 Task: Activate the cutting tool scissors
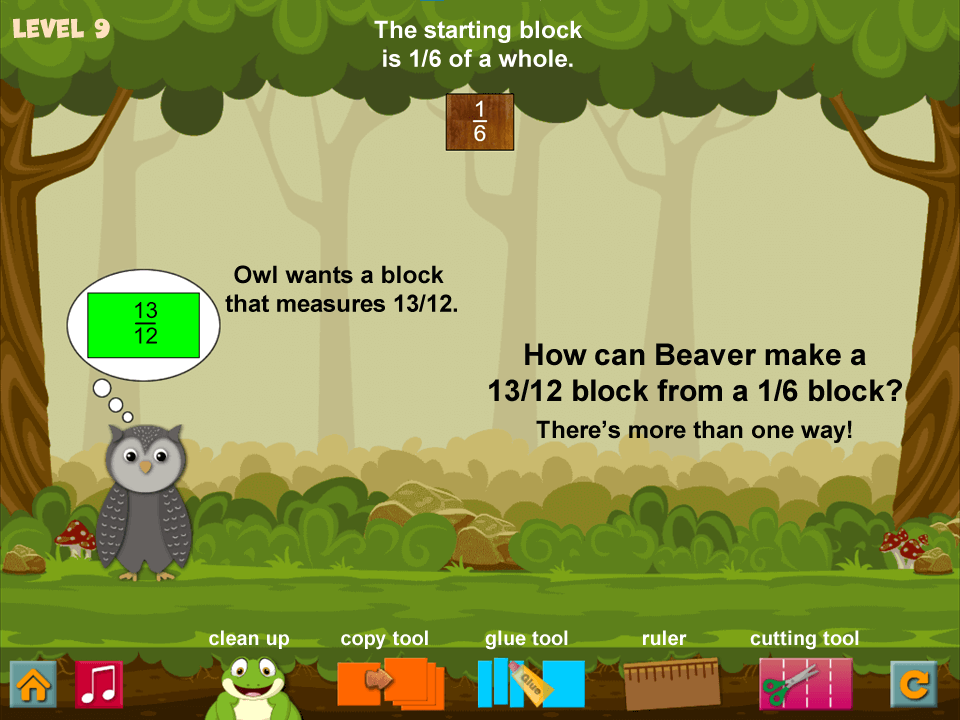click(x=805, y=683)
